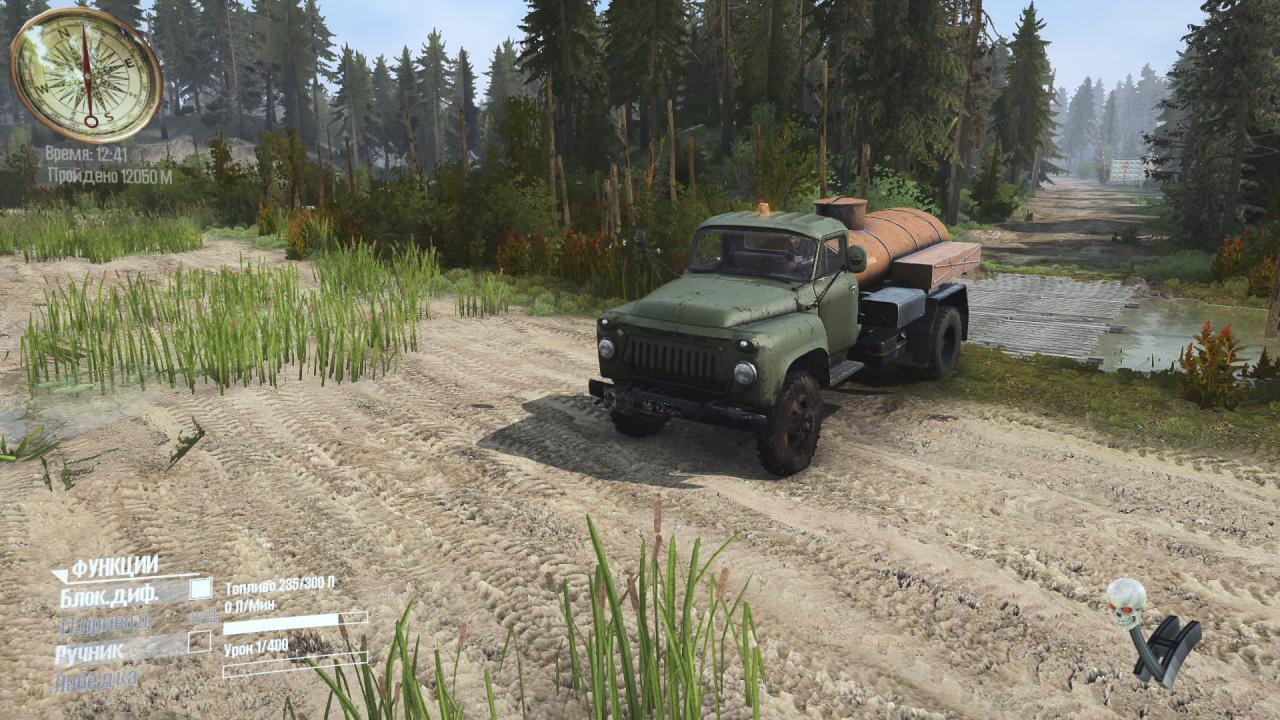Image resolution: width=1280 pixels, height=720 pixels.
Task: Collapse the ФУНКЦИИ panel header
Action: 106,567
